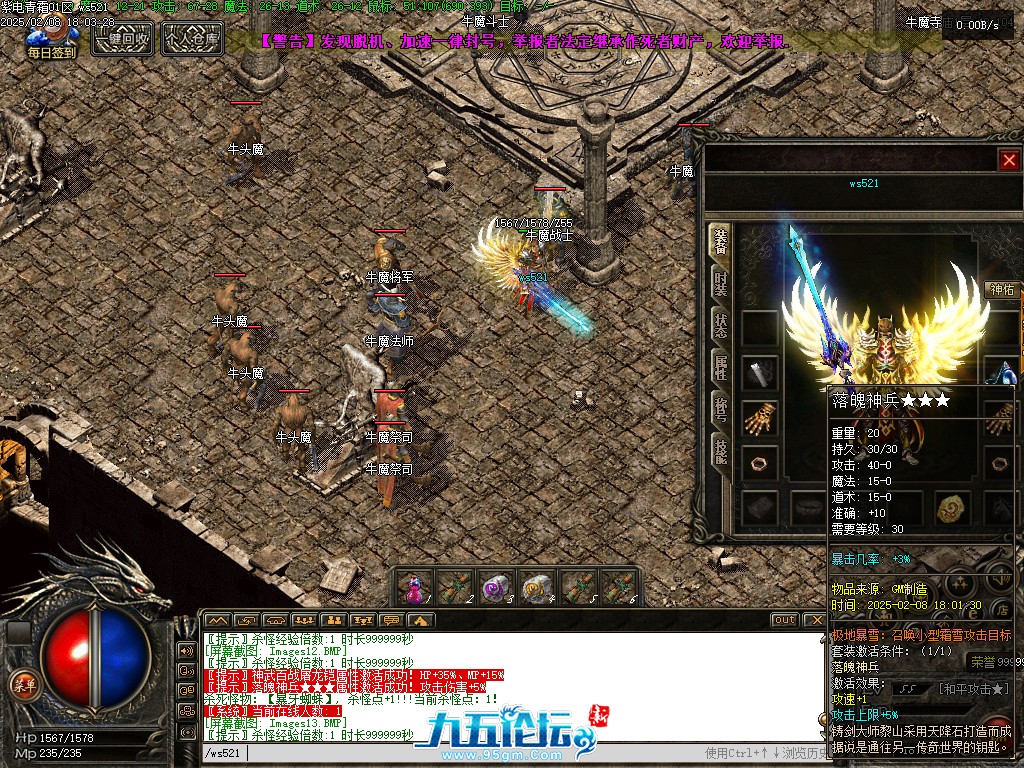This screenshot has height=768, width=1024.
Task: Open the 属性 attributes tab
Action: coord(720,367)
